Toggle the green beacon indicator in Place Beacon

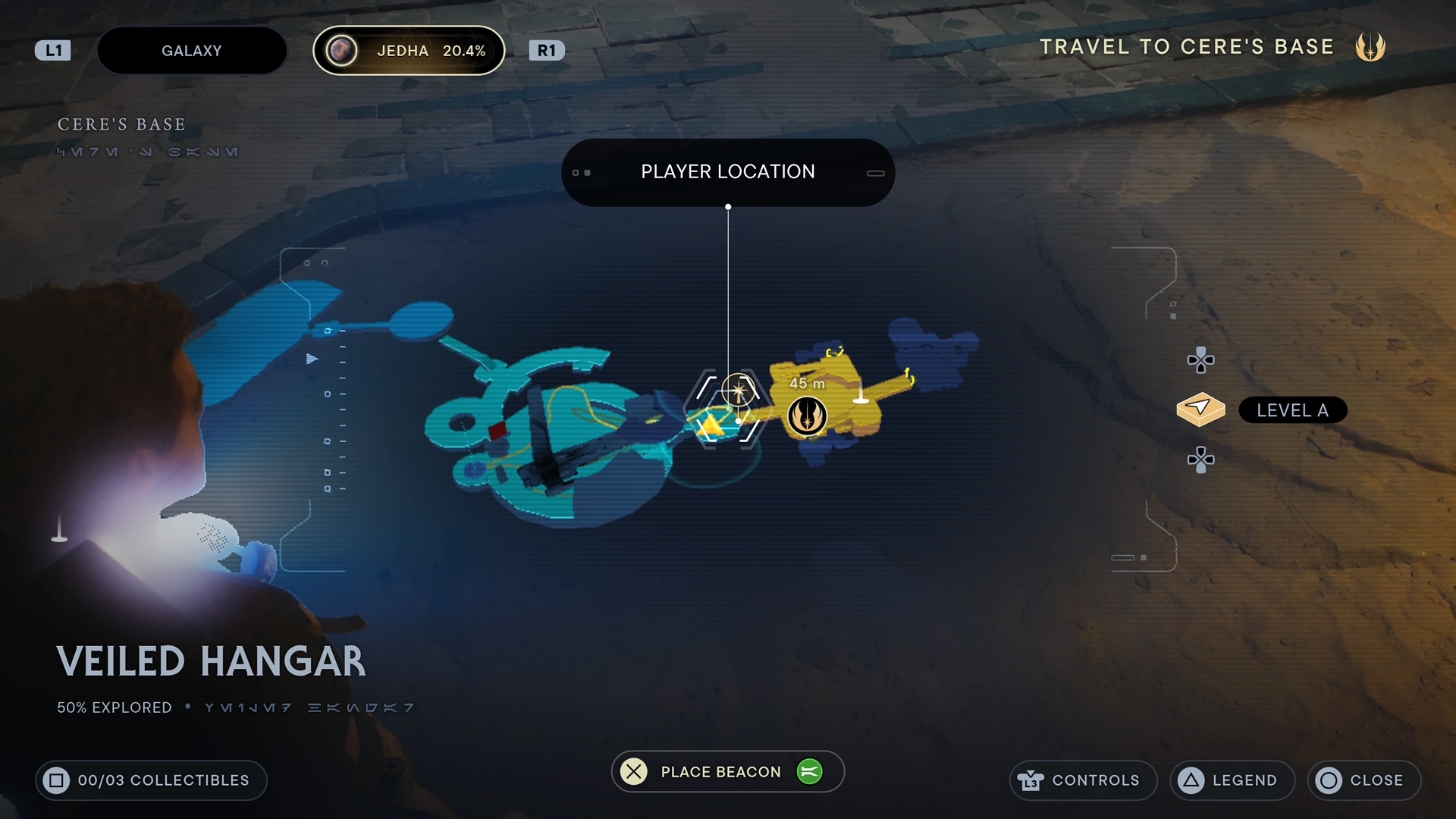click(811, 771)
